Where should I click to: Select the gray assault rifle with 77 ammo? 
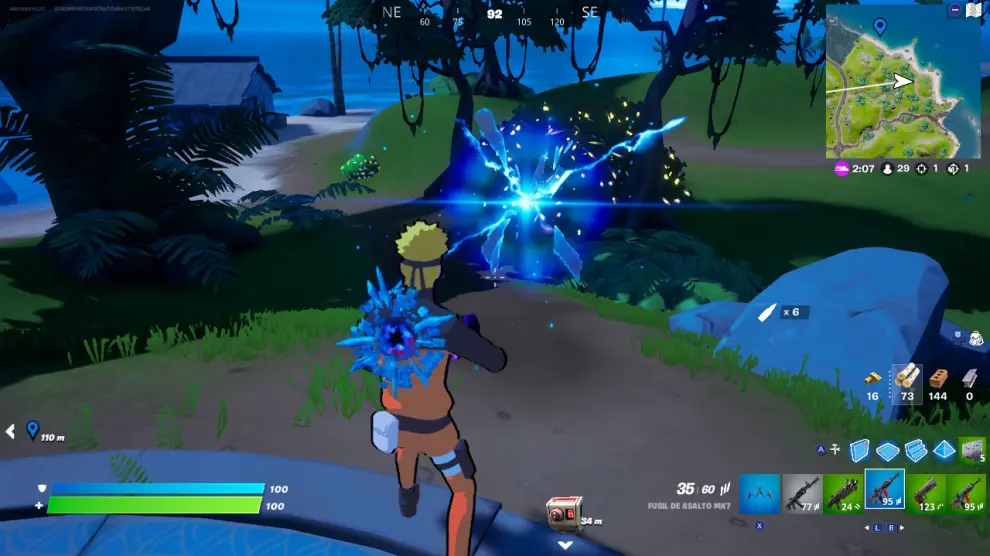pos(802,491)
